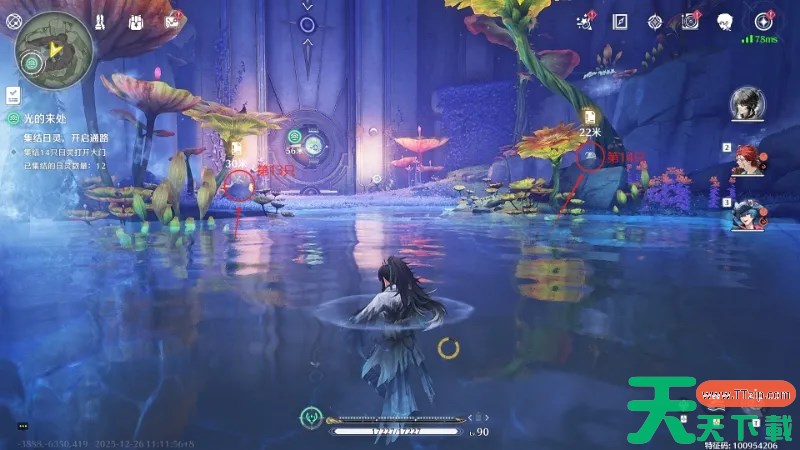
Task: Open the backpack inventory icon
Action: (136, 21)
